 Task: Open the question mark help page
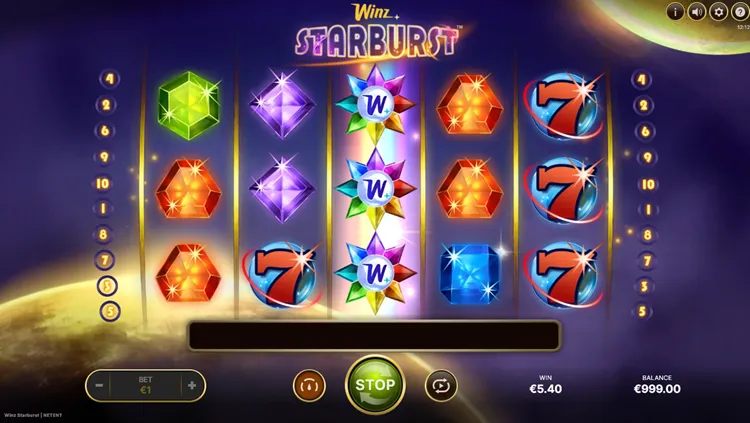740,12
